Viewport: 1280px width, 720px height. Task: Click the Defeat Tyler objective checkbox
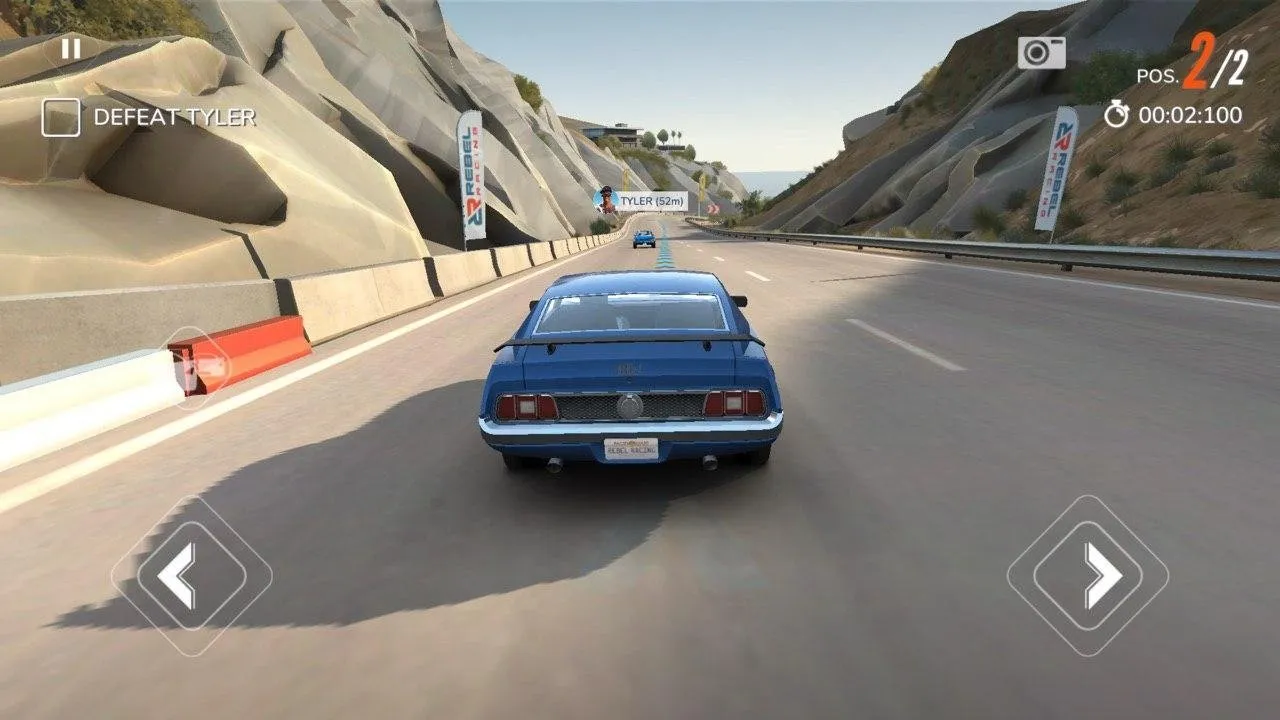[60, 118]
